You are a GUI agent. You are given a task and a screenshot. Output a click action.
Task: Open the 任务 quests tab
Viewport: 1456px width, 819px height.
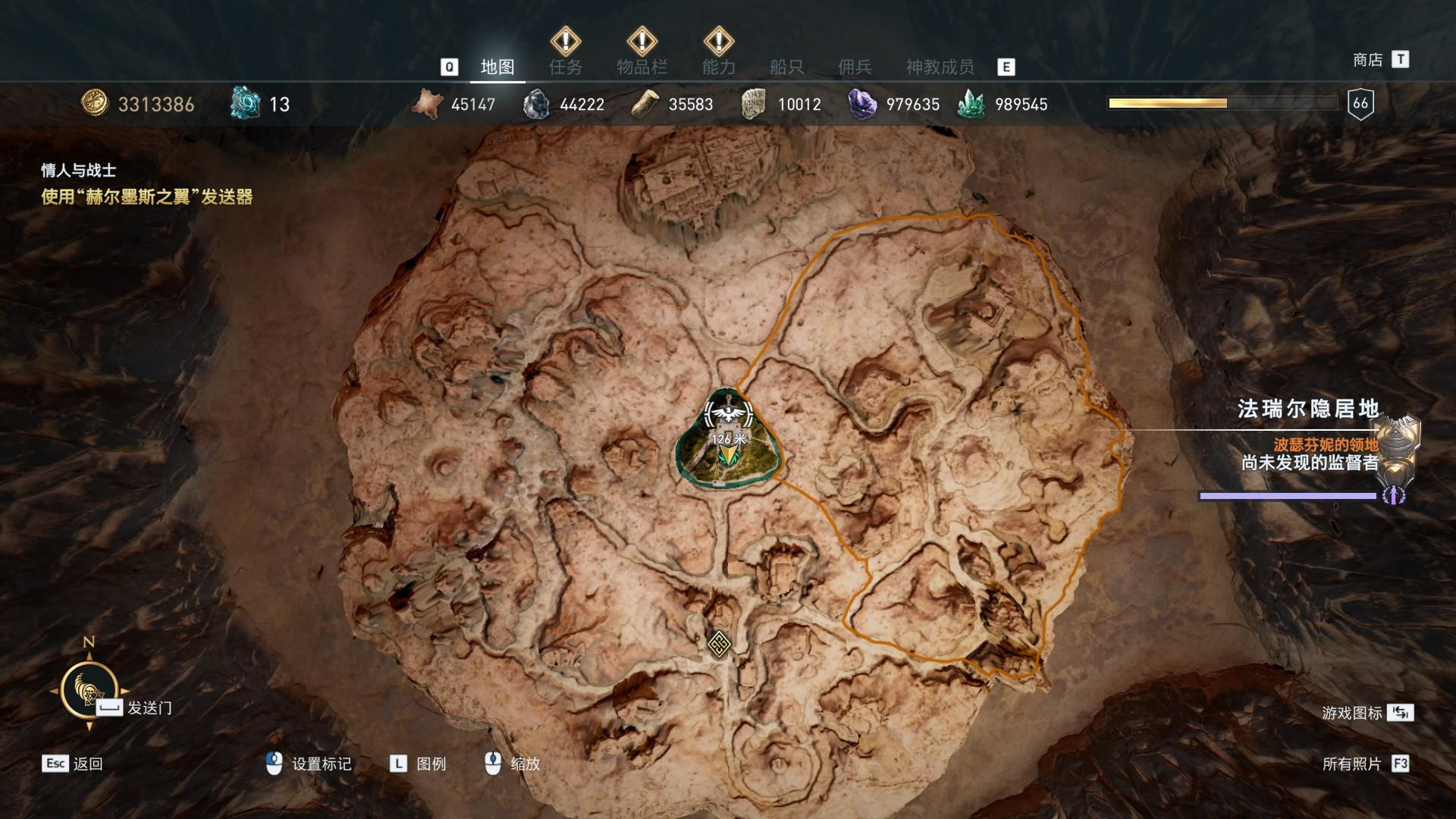(x=566, y=67)
